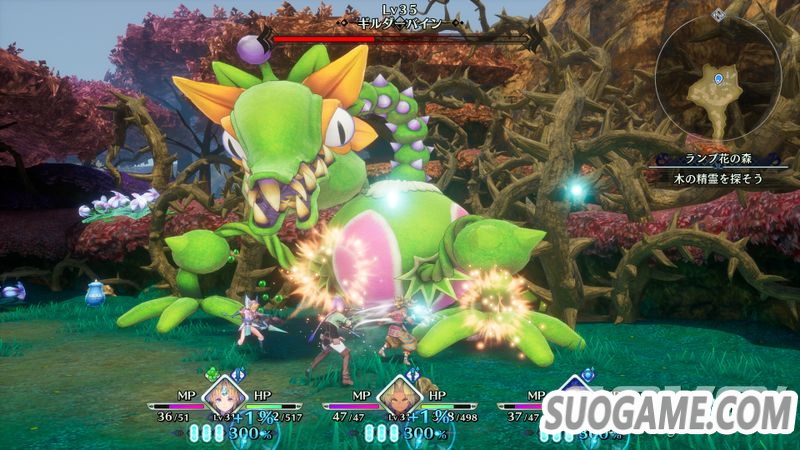Open the circular minimap
The width and height of the screenshot is (800, 450).
click(x=720, y=84)
